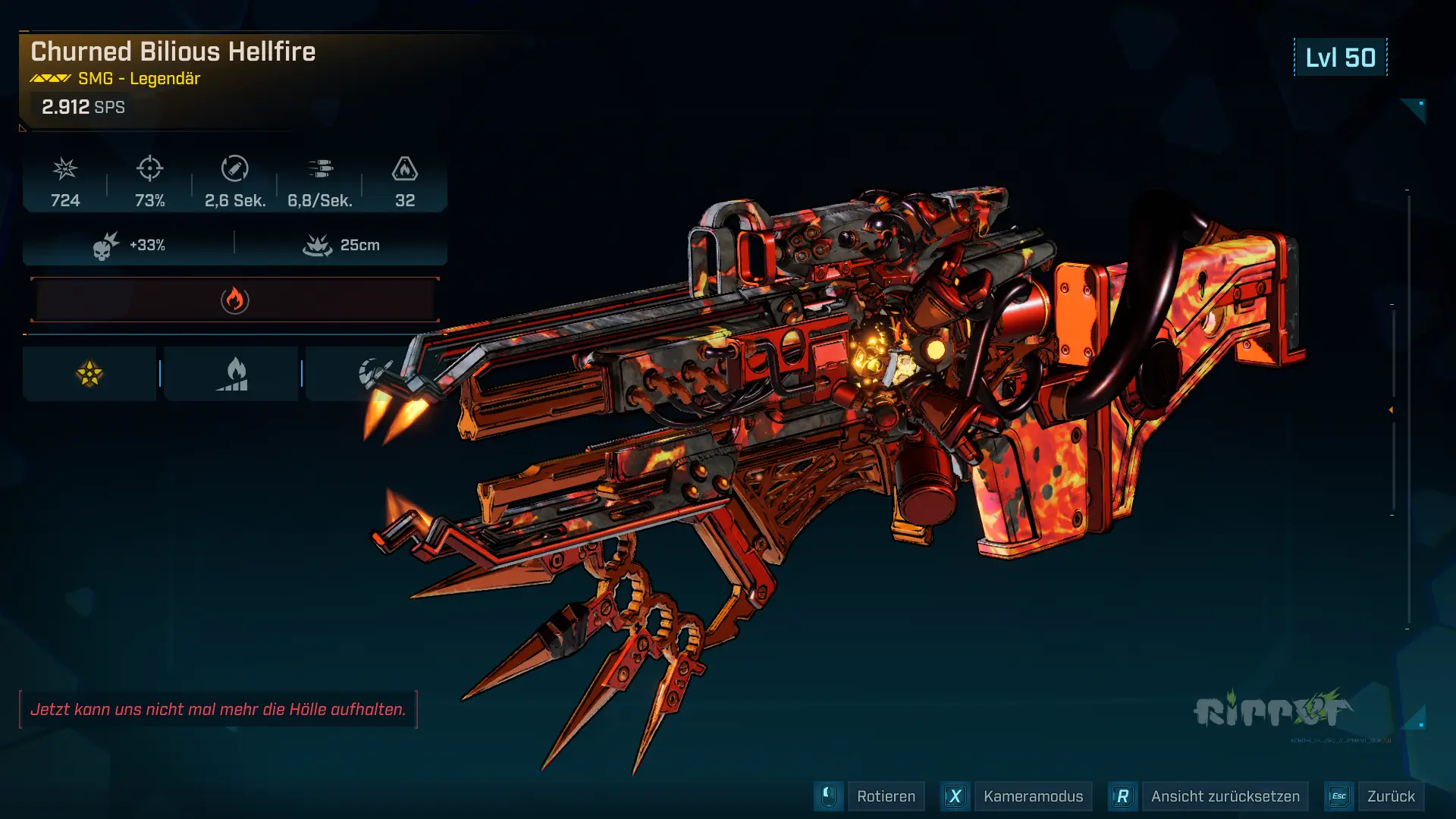Click the incendiary flame chart icon panel
The image size is (1456, 819).
pos(231,372)
